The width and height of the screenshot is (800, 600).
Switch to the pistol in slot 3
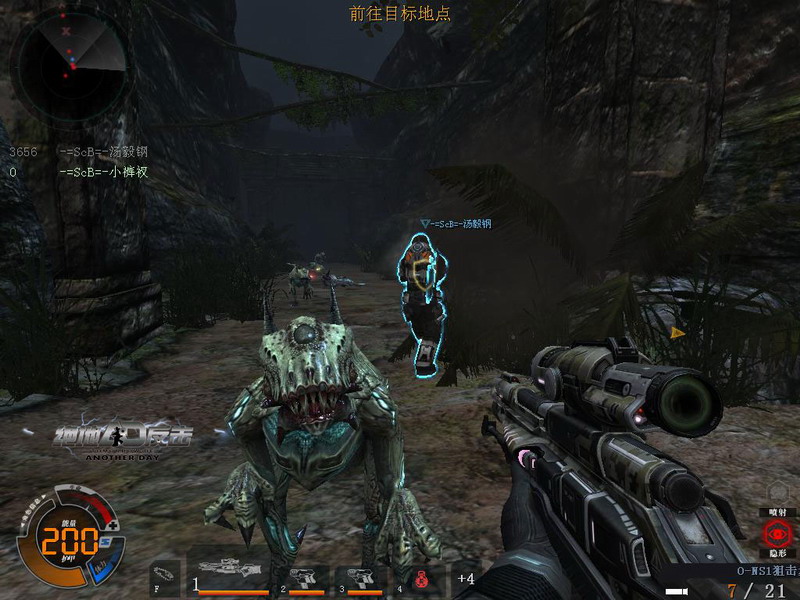tap(360, 577)
